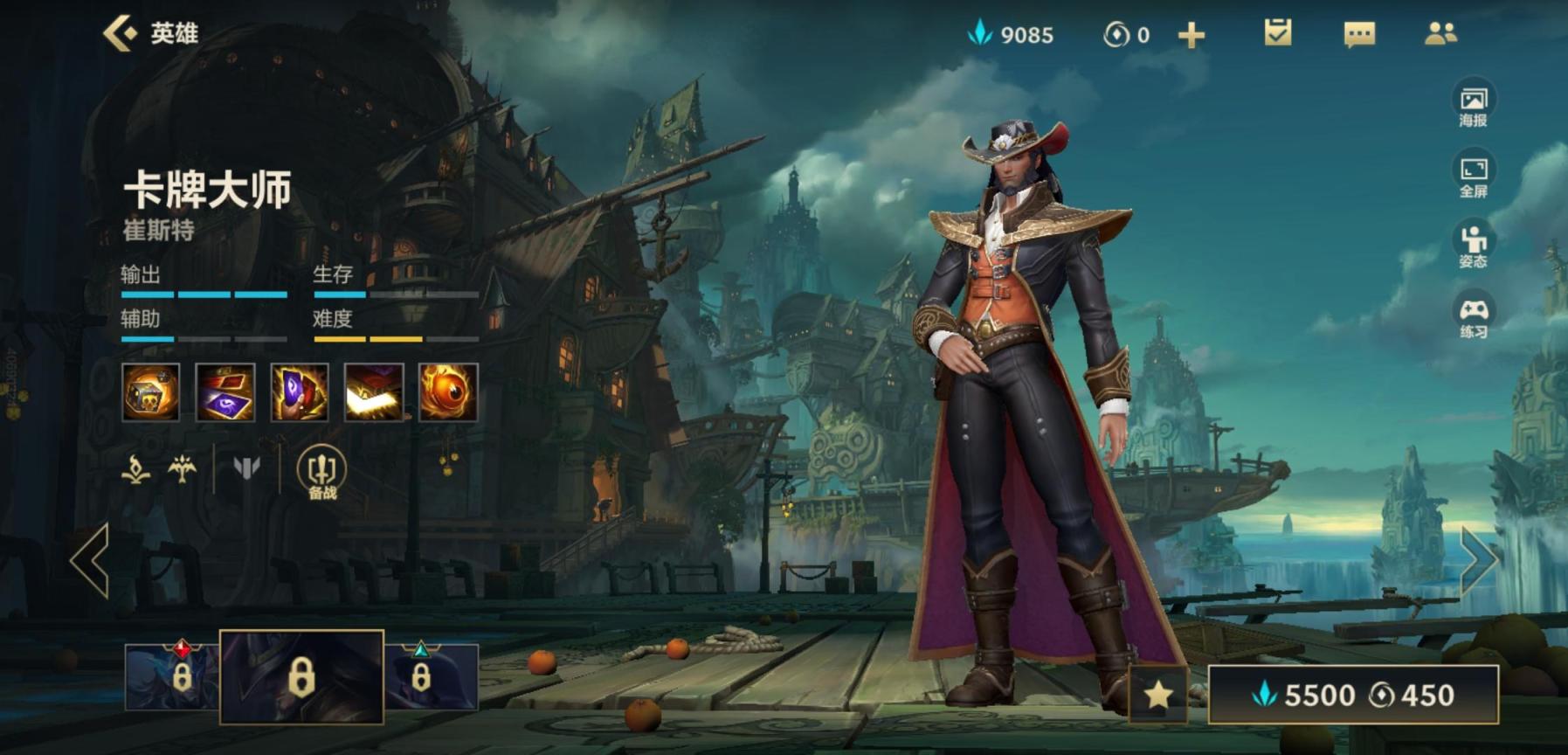Add currency with the plus button

1191,35
